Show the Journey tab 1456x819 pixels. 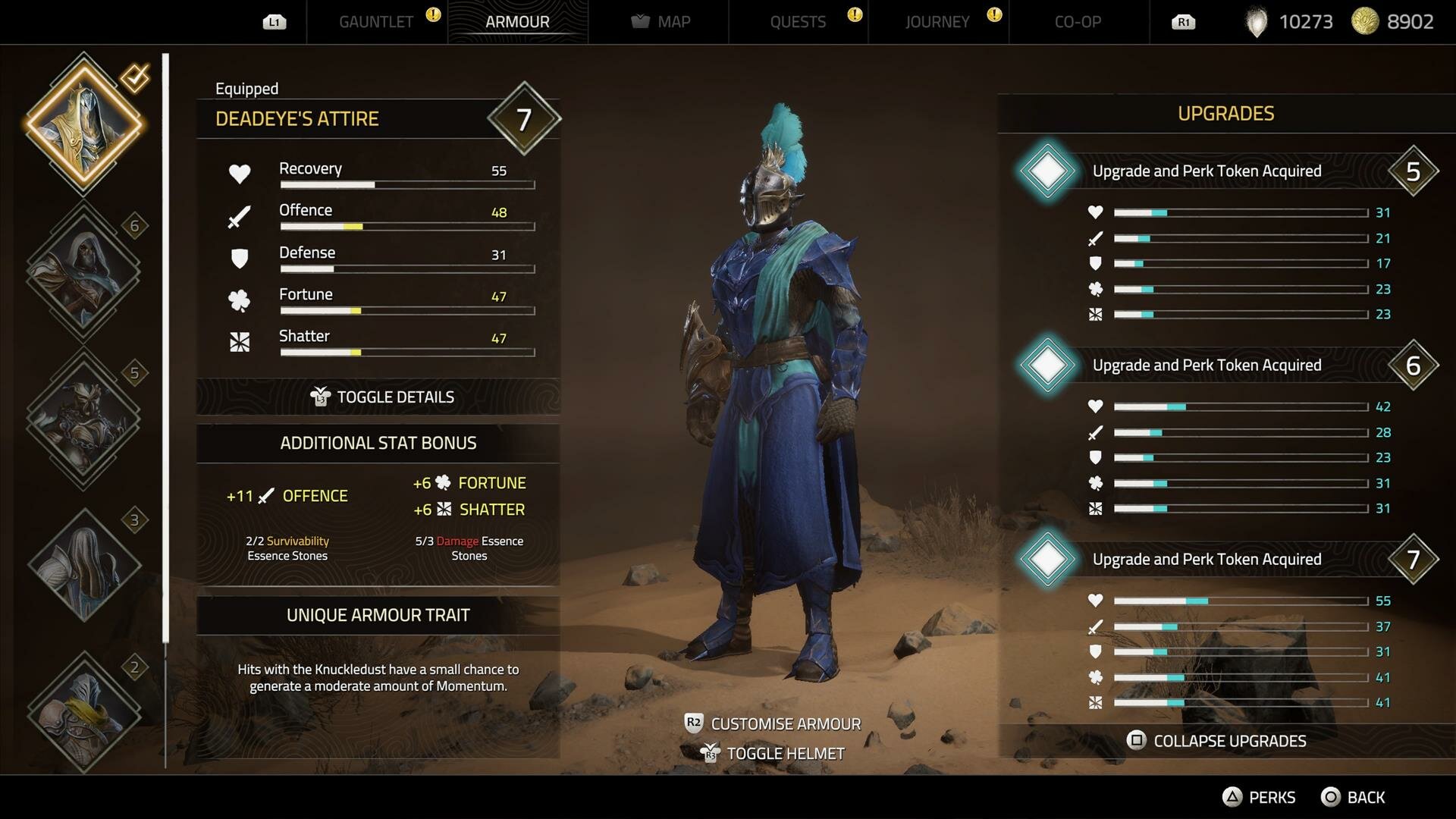[x=937, y=22]
